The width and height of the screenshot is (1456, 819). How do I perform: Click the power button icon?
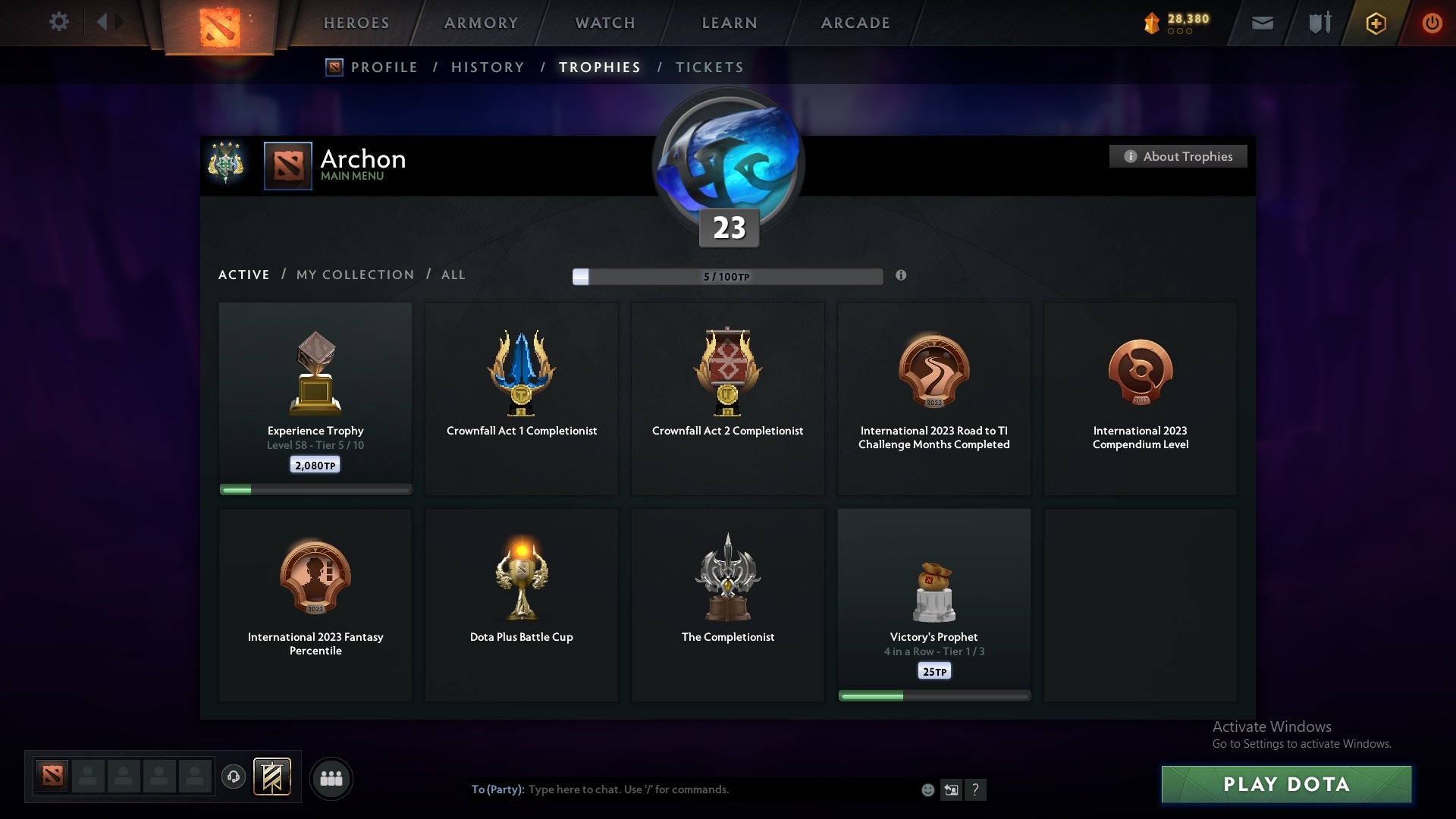tap(1432, 23)
